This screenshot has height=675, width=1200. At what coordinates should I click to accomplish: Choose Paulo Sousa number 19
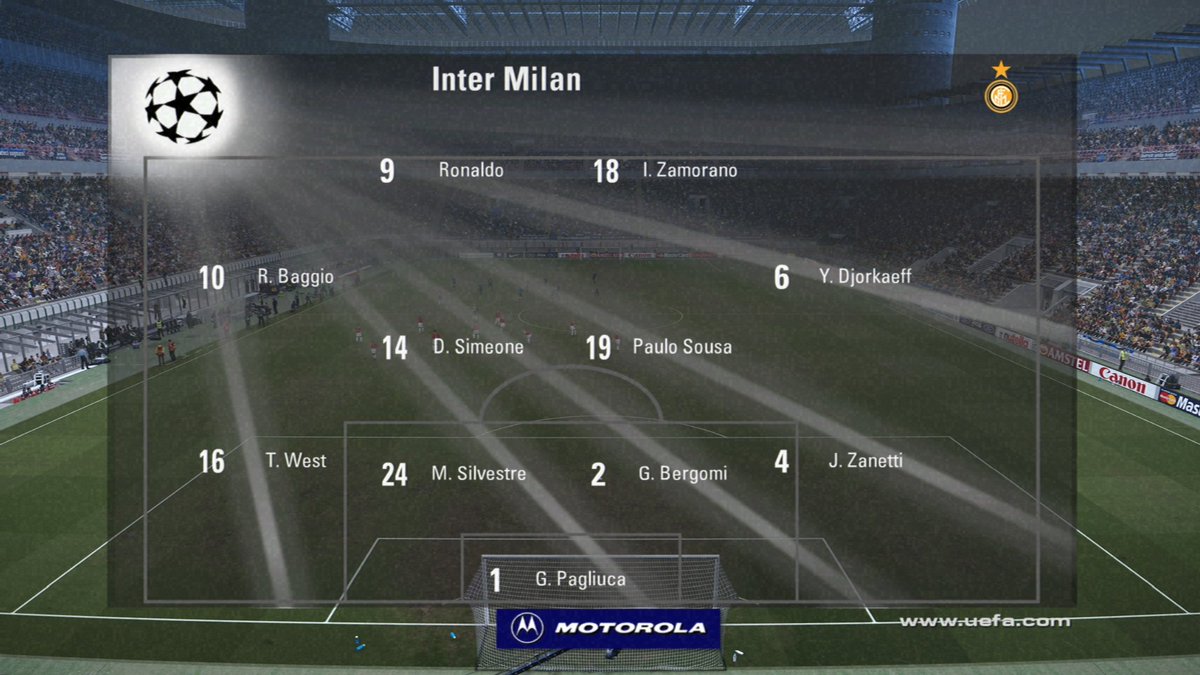(681, 347)
